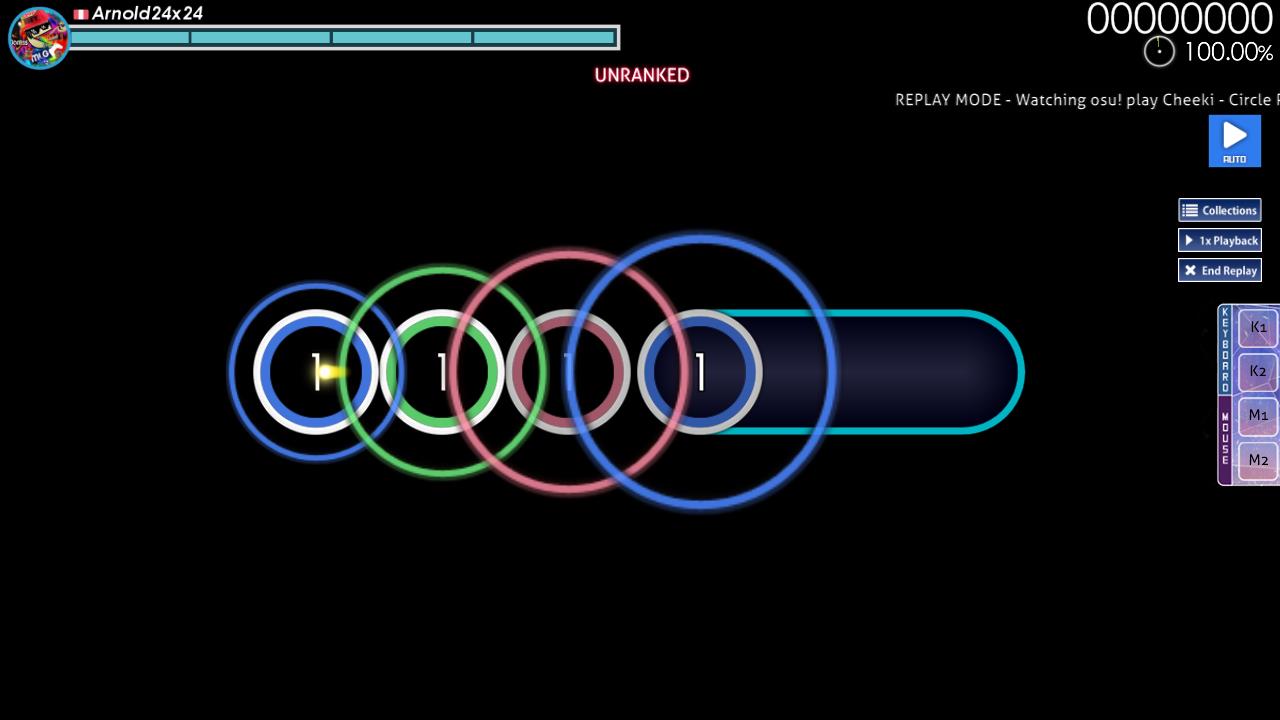Click Arnold24x24 player avatar
The image size is (1280, 720).
39,38
